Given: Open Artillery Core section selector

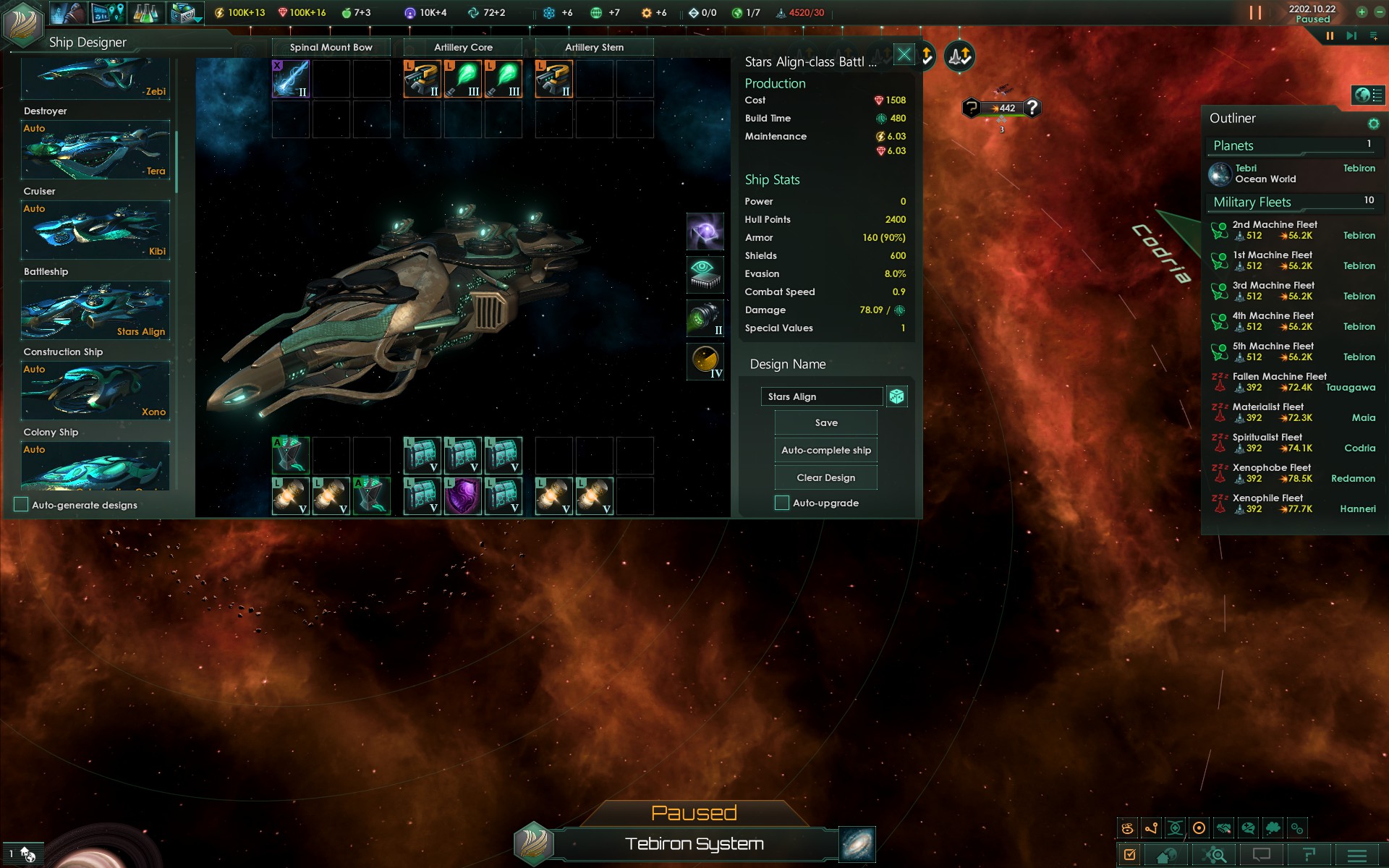Looking at the screenshot, I should (463, 48).
